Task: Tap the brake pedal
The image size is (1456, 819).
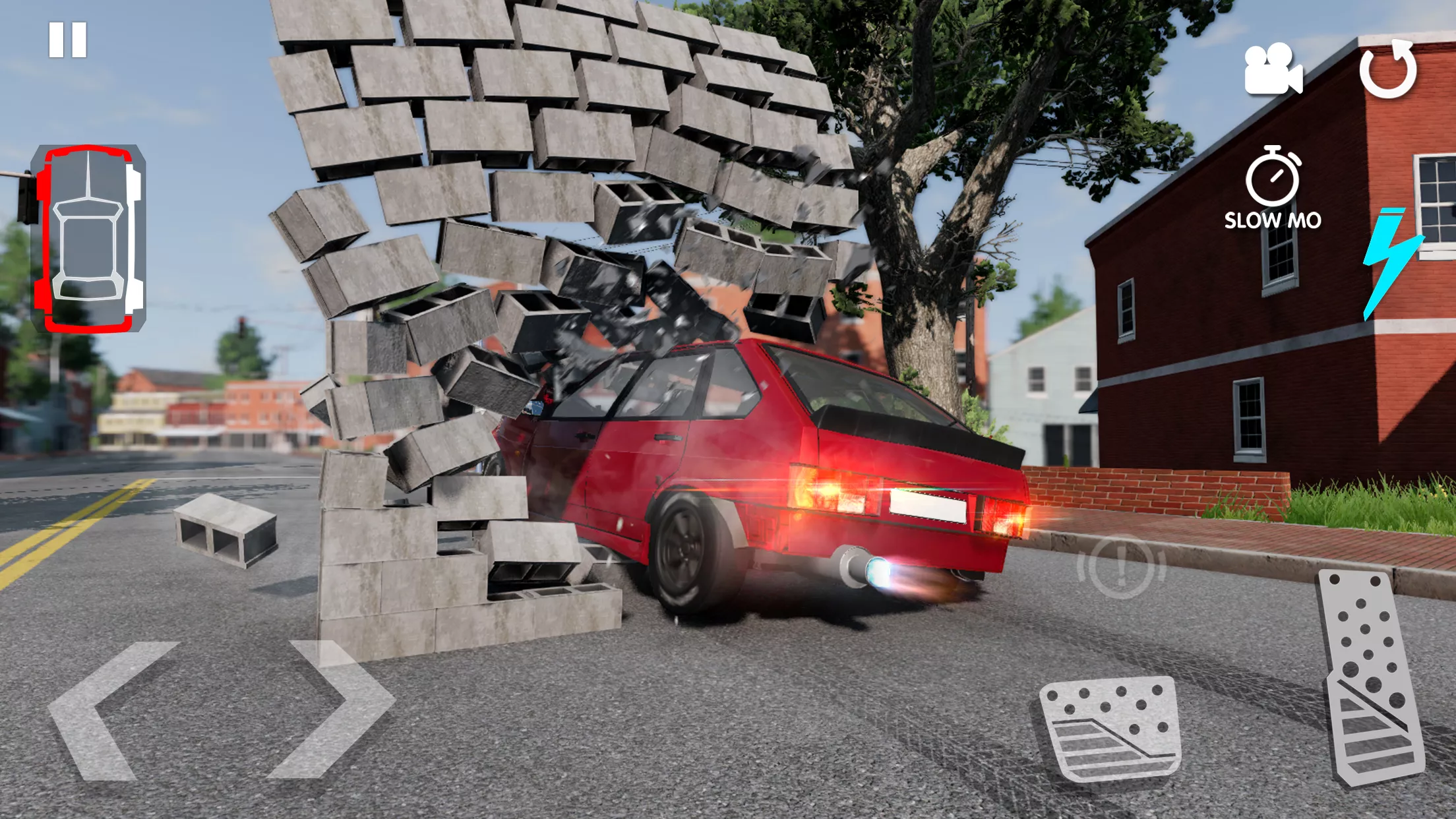Action: coord(1110,730)
